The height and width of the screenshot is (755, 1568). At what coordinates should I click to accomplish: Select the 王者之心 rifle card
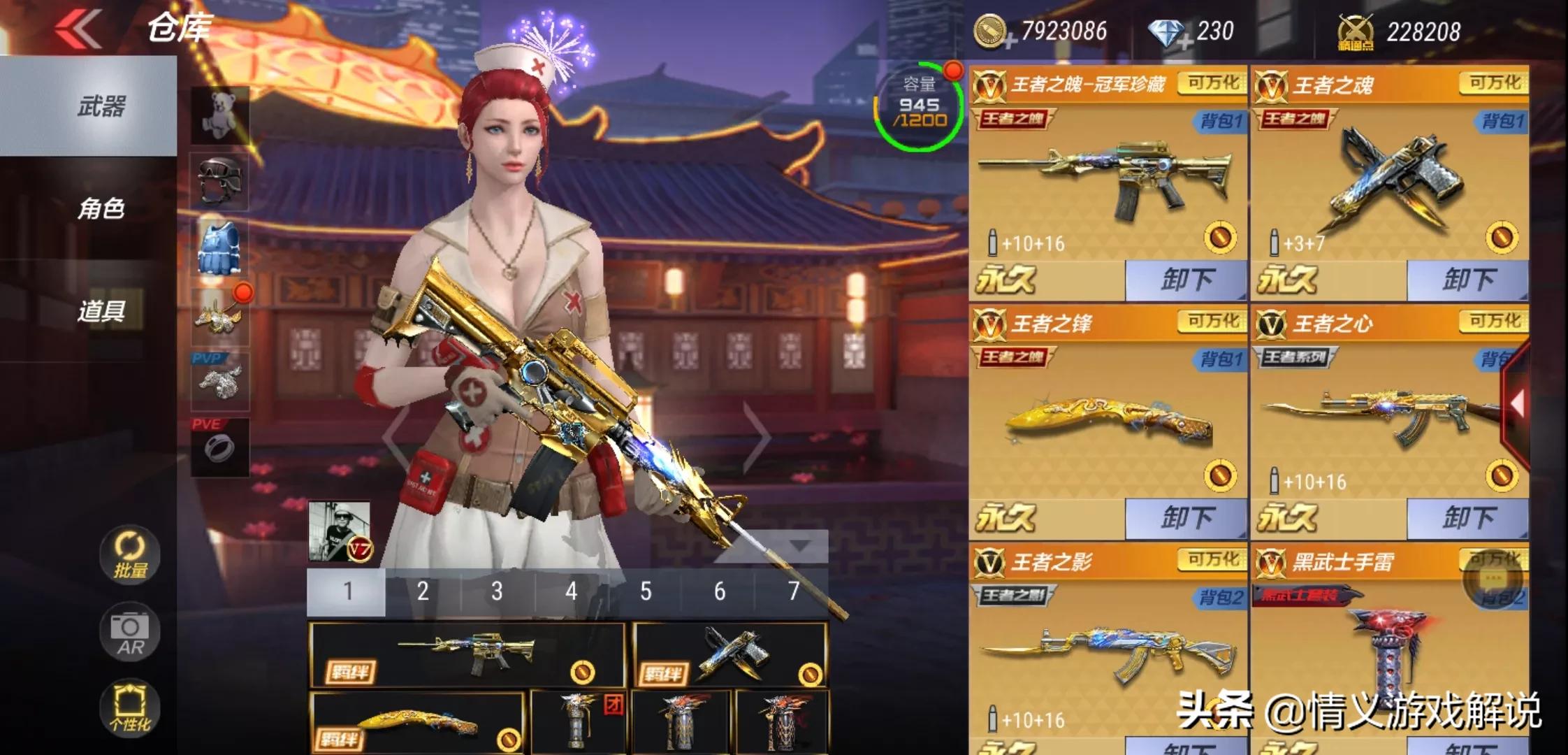click(1380, 412)
